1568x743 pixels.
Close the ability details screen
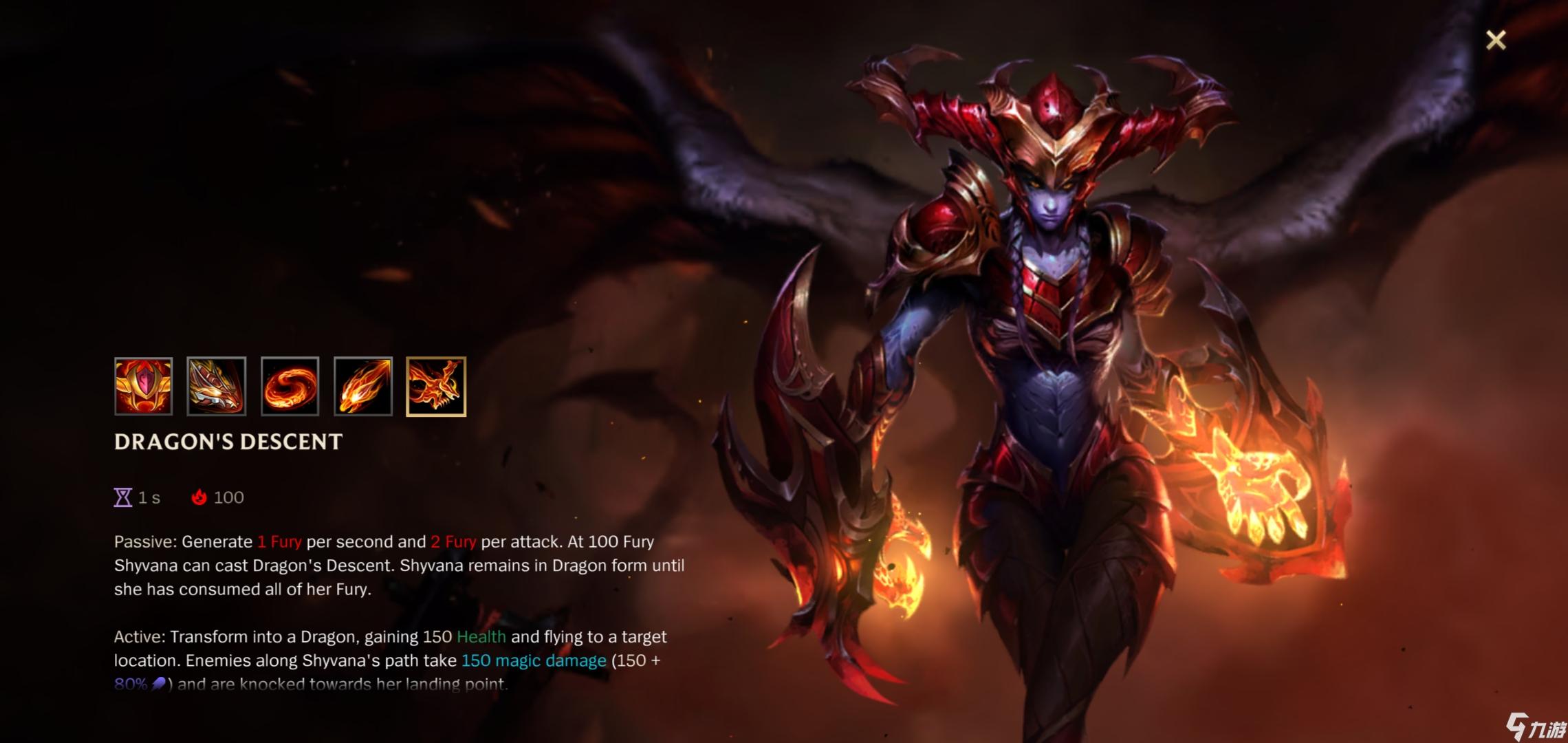pyautogui.click(x=1495, y=40)
